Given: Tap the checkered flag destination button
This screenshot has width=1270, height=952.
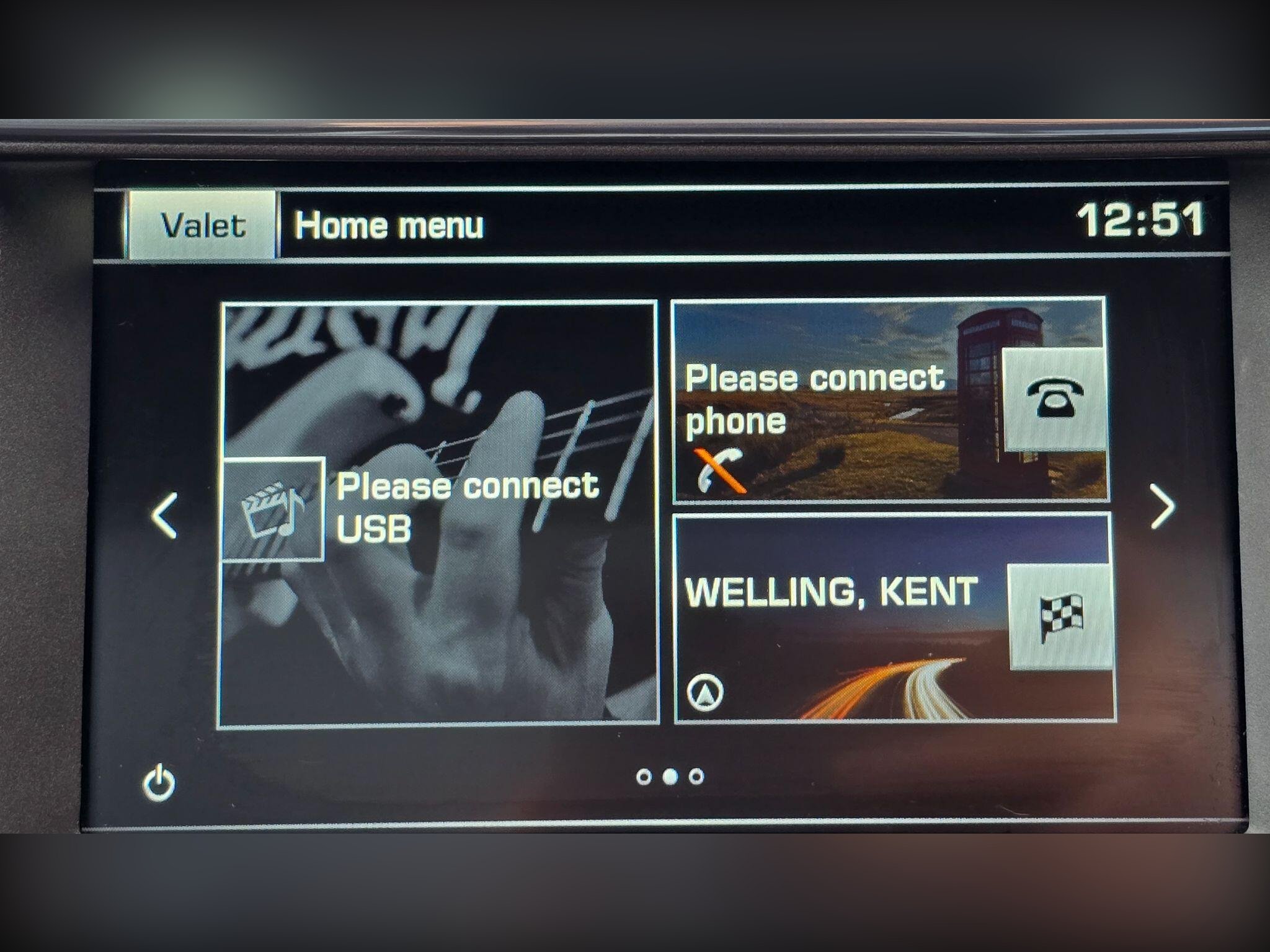Looking at the screenshot, I should (1061, 616).
